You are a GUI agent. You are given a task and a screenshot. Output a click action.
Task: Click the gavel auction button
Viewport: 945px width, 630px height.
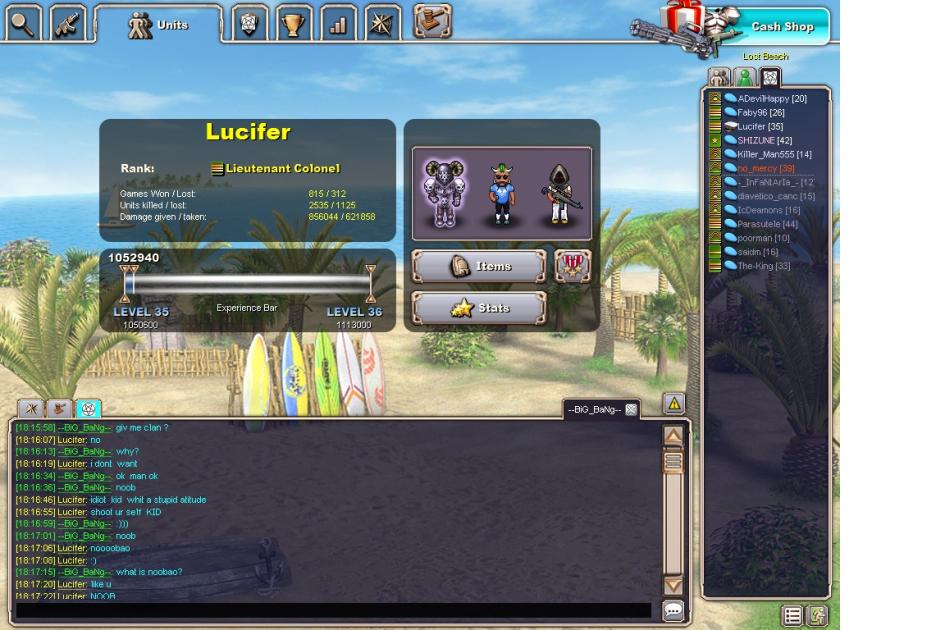[432, 20]
